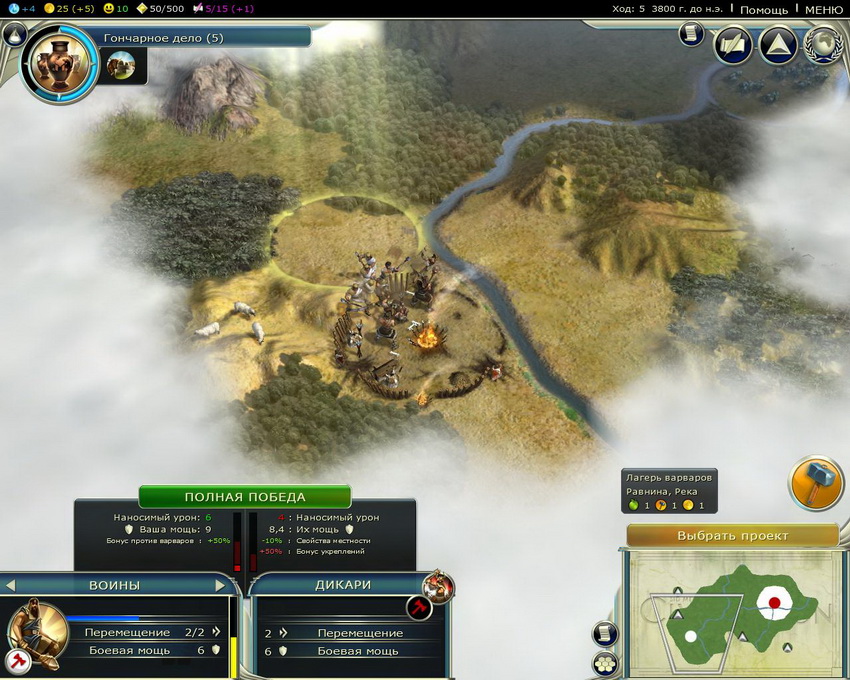The height and width of the screenshot is (680, 850).
Task: Open the scroll and quill policies button
Action: click(732, 45)
